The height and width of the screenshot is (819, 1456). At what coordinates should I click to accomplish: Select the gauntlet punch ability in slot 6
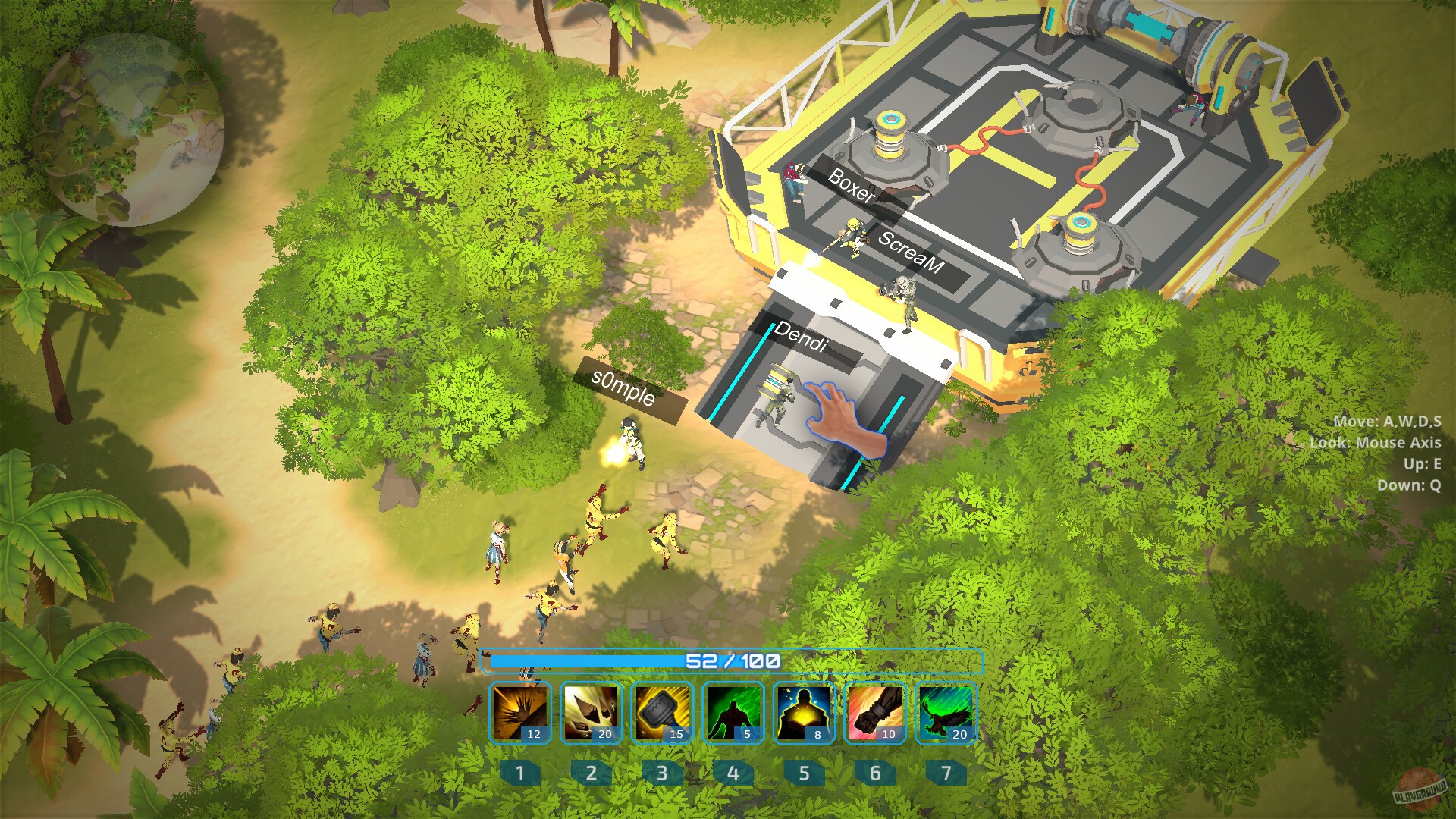[x=874, y=713]
